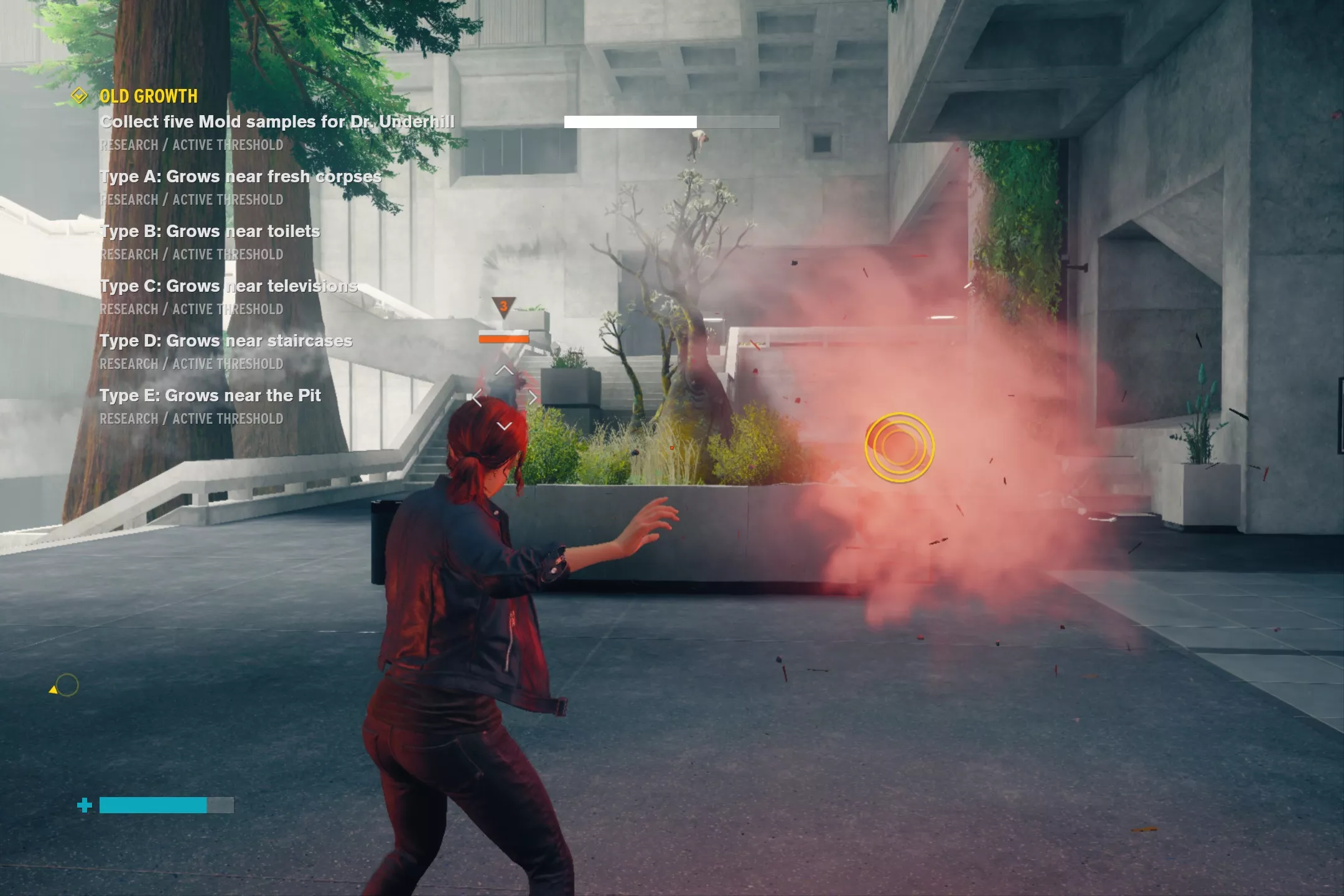Select the Old Growth mission title
1344x896 pixels.
point(149,96)
